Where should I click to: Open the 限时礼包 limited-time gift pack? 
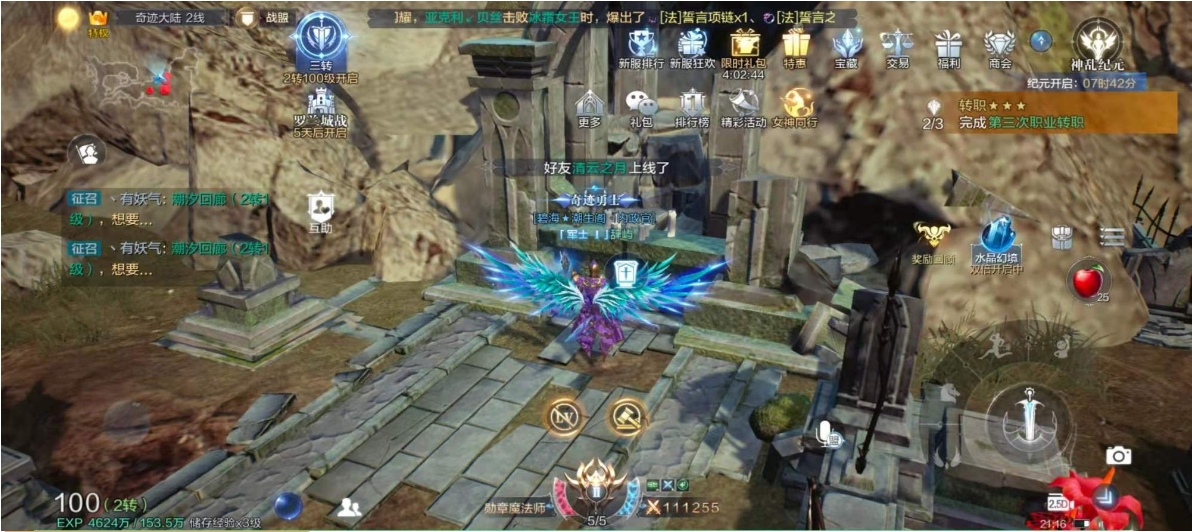coord(744,46)
